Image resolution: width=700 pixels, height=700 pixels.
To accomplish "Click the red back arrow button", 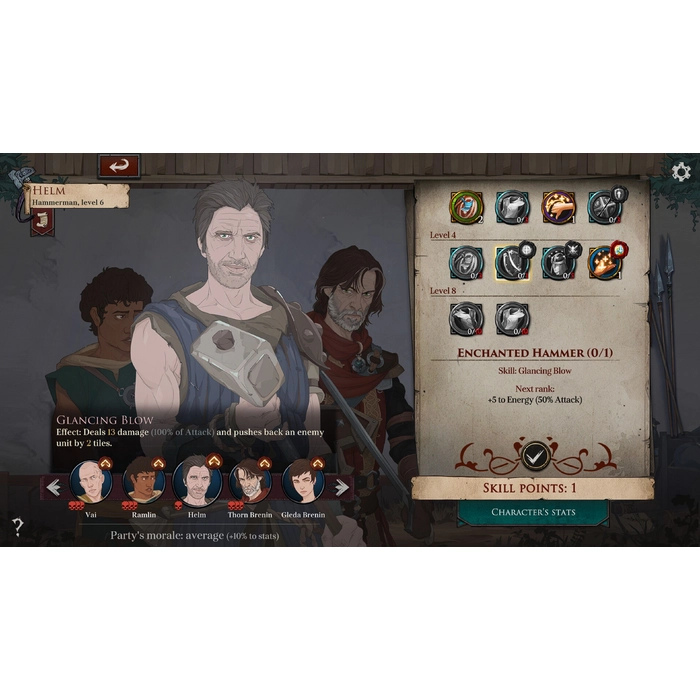I will point(119,166).
